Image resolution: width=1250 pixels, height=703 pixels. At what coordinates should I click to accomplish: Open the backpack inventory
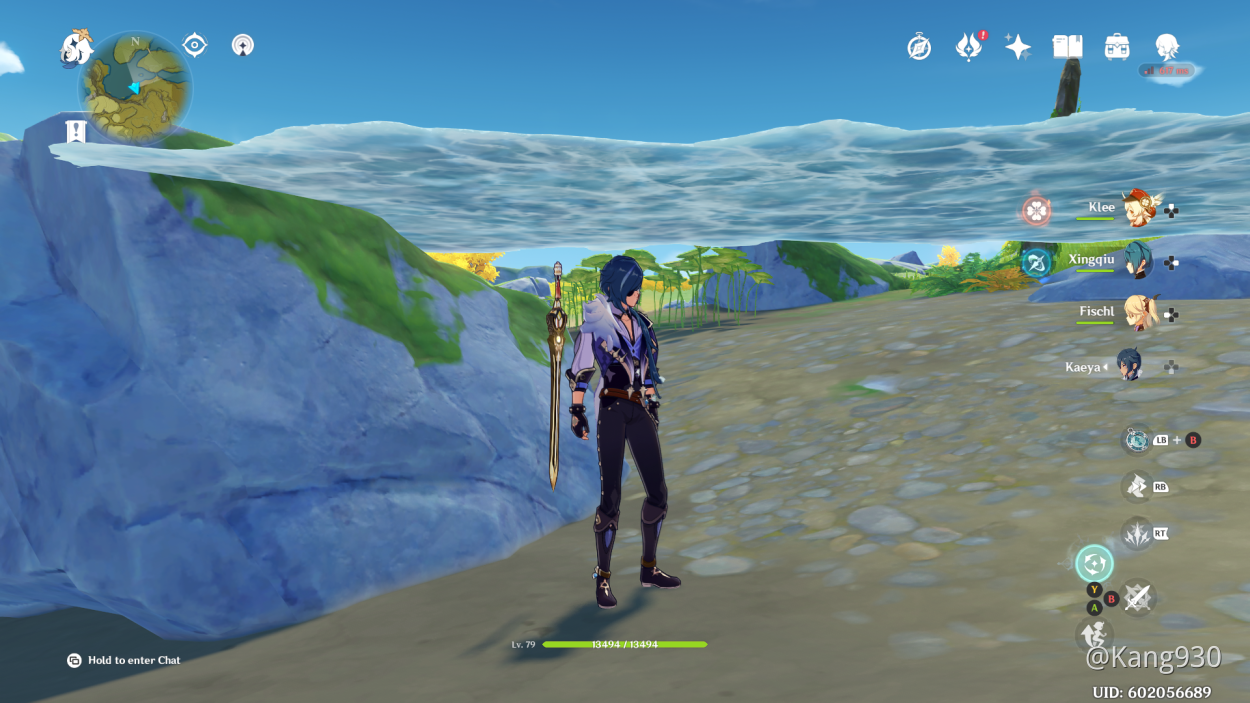[x=1117, y=47]
